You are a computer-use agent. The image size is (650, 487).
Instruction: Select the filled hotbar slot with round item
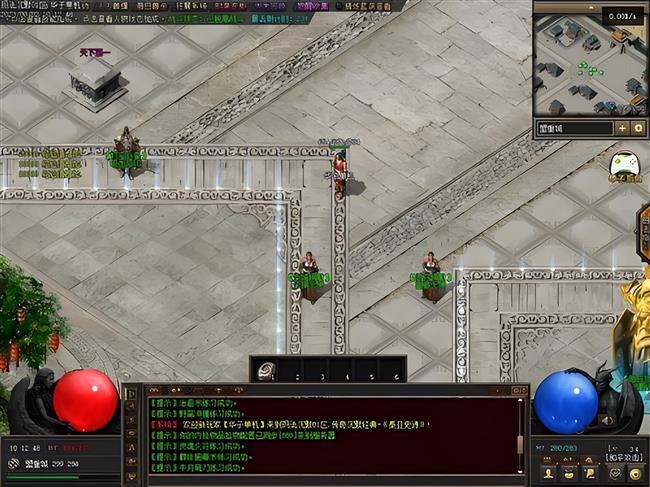click(x=267, y=370)
